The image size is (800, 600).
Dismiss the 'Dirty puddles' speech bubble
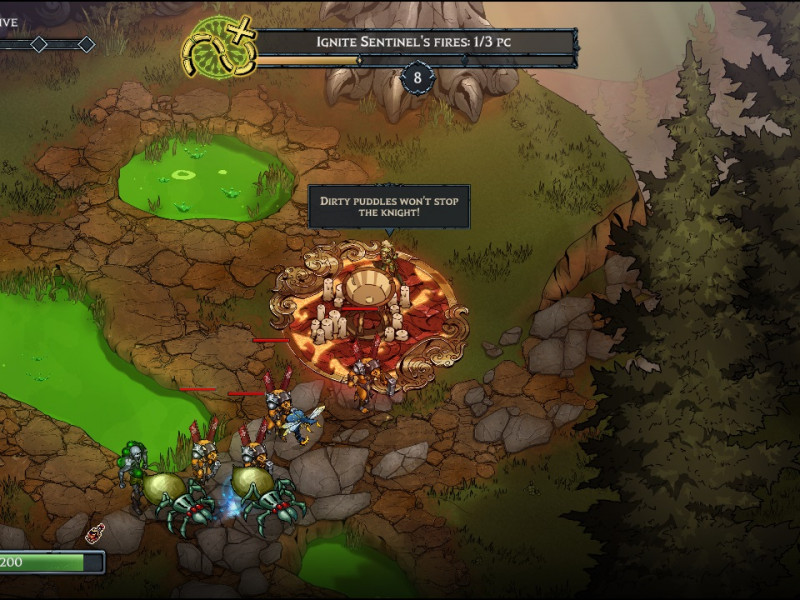click(x=388, y=207)
